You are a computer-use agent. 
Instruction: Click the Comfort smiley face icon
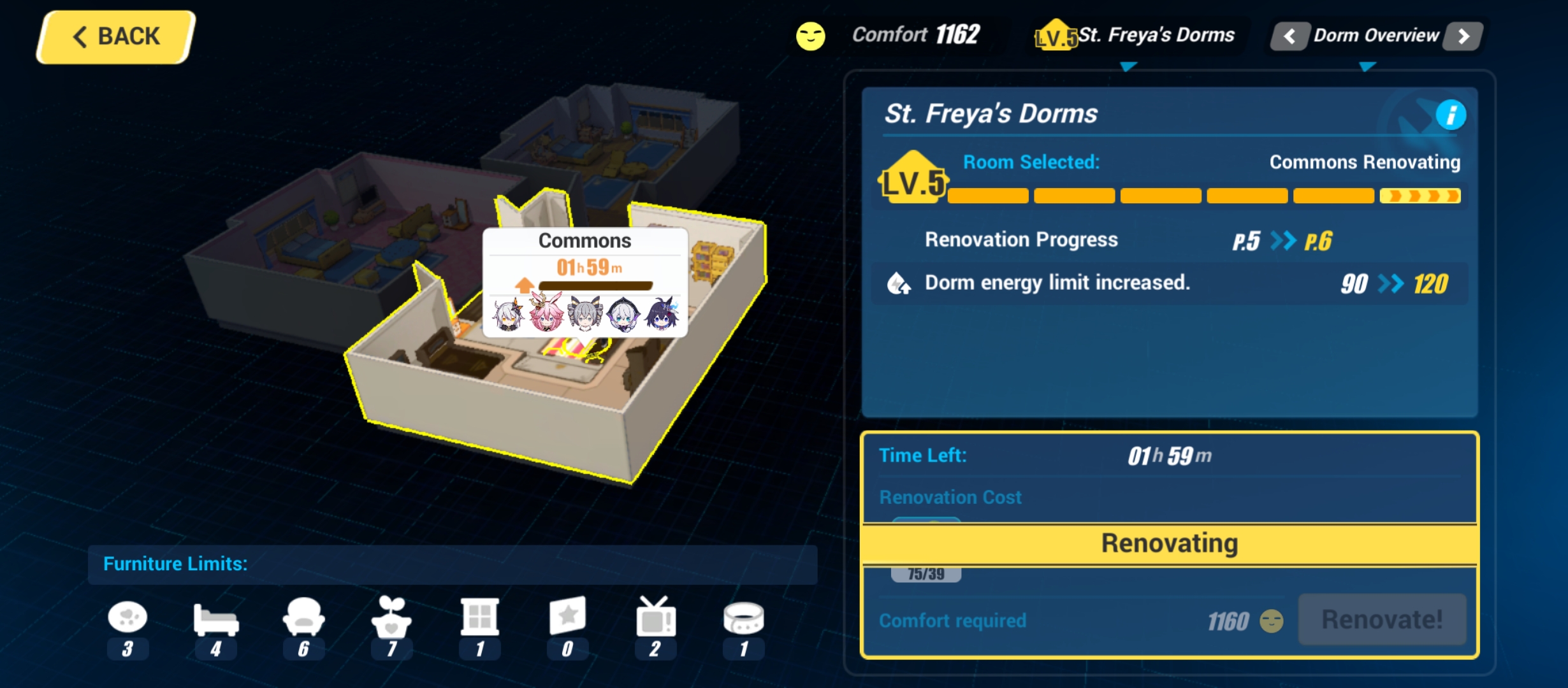click(x=810, y=36)
